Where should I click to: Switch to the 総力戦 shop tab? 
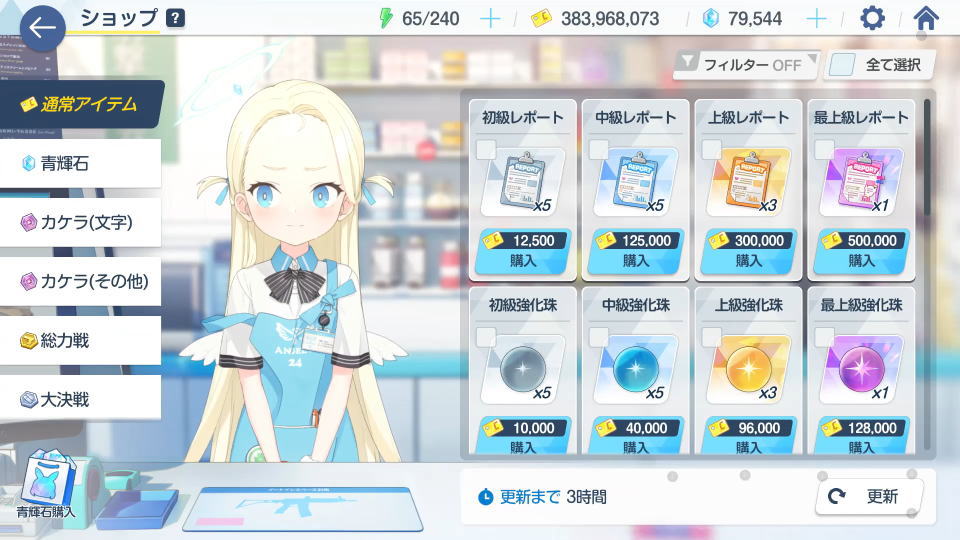[80, 340]
